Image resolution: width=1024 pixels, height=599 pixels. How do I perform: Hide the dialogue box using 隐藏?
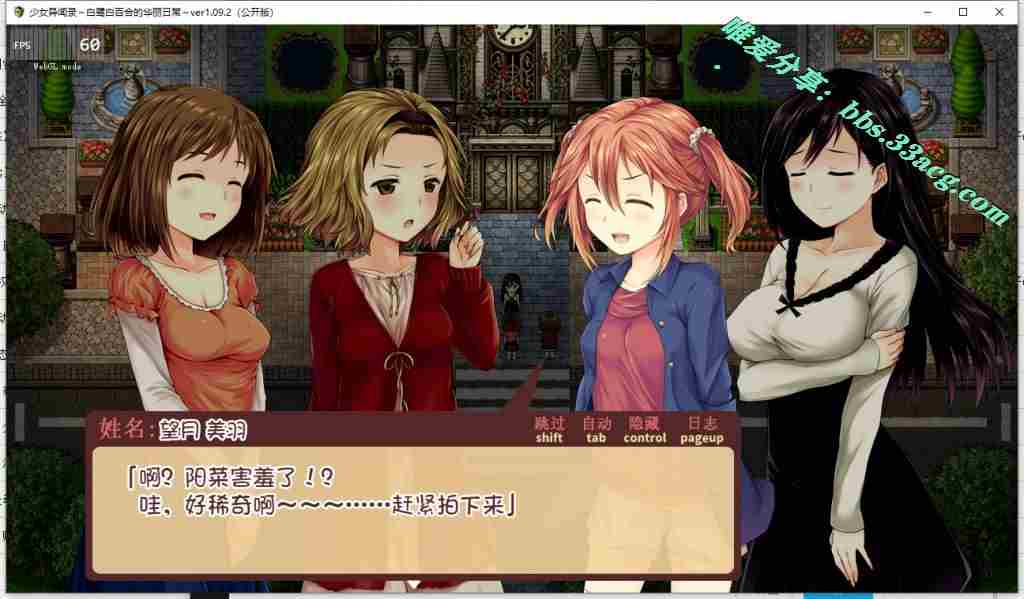coord(644,429)
